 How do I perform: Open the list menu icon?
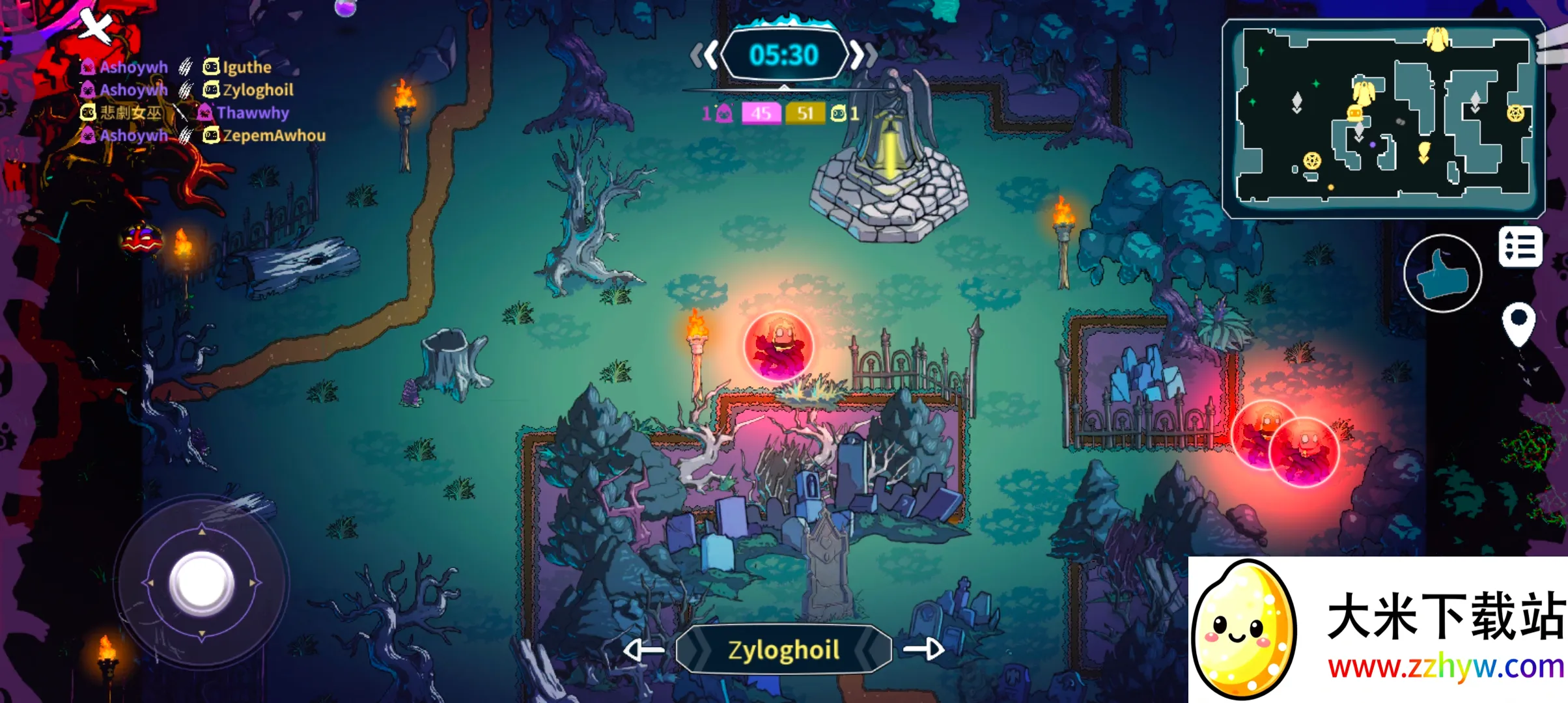click(1520, 247)
